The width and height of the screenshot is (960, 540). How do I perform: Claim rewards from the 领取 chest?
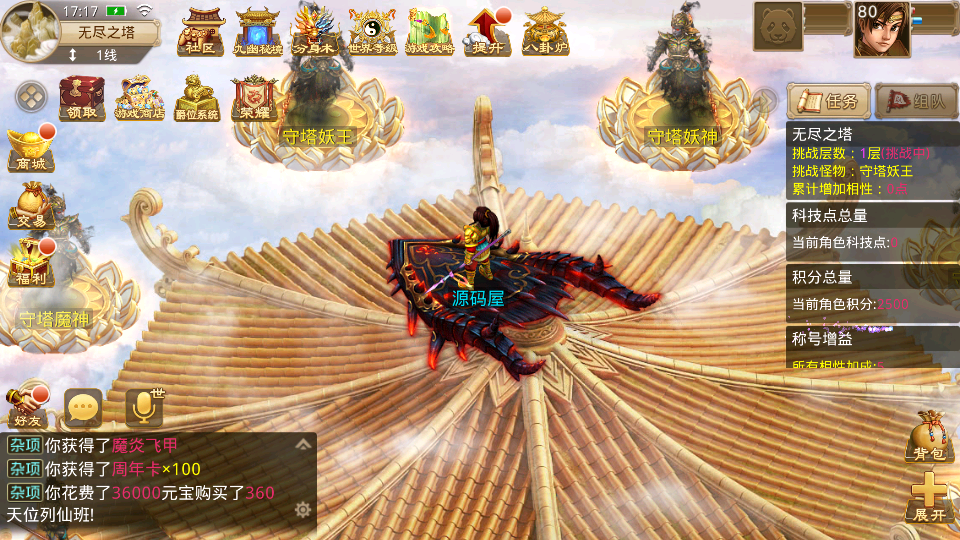82,98
